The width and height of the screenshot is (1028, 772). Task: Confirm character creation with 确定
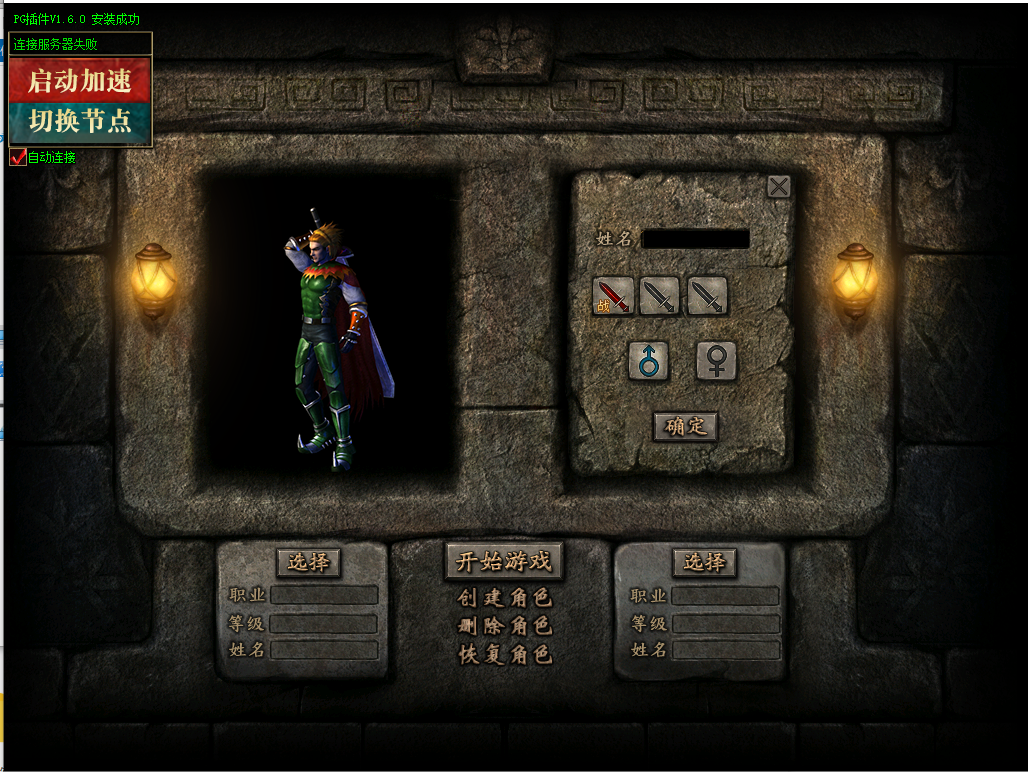coord(685,426)
